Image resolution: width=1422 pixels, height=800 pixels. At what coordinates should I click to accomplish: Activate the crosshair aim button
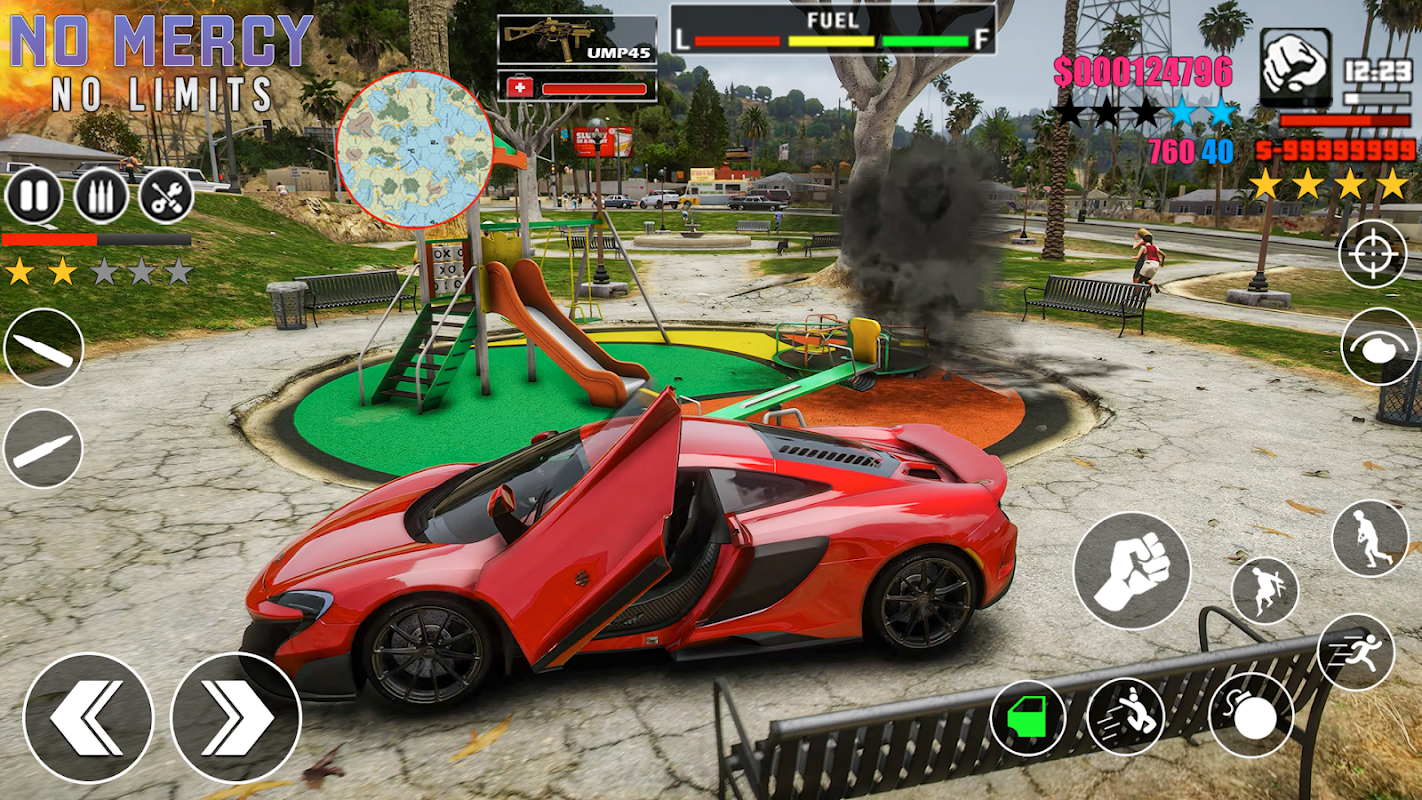(1372, 254)
